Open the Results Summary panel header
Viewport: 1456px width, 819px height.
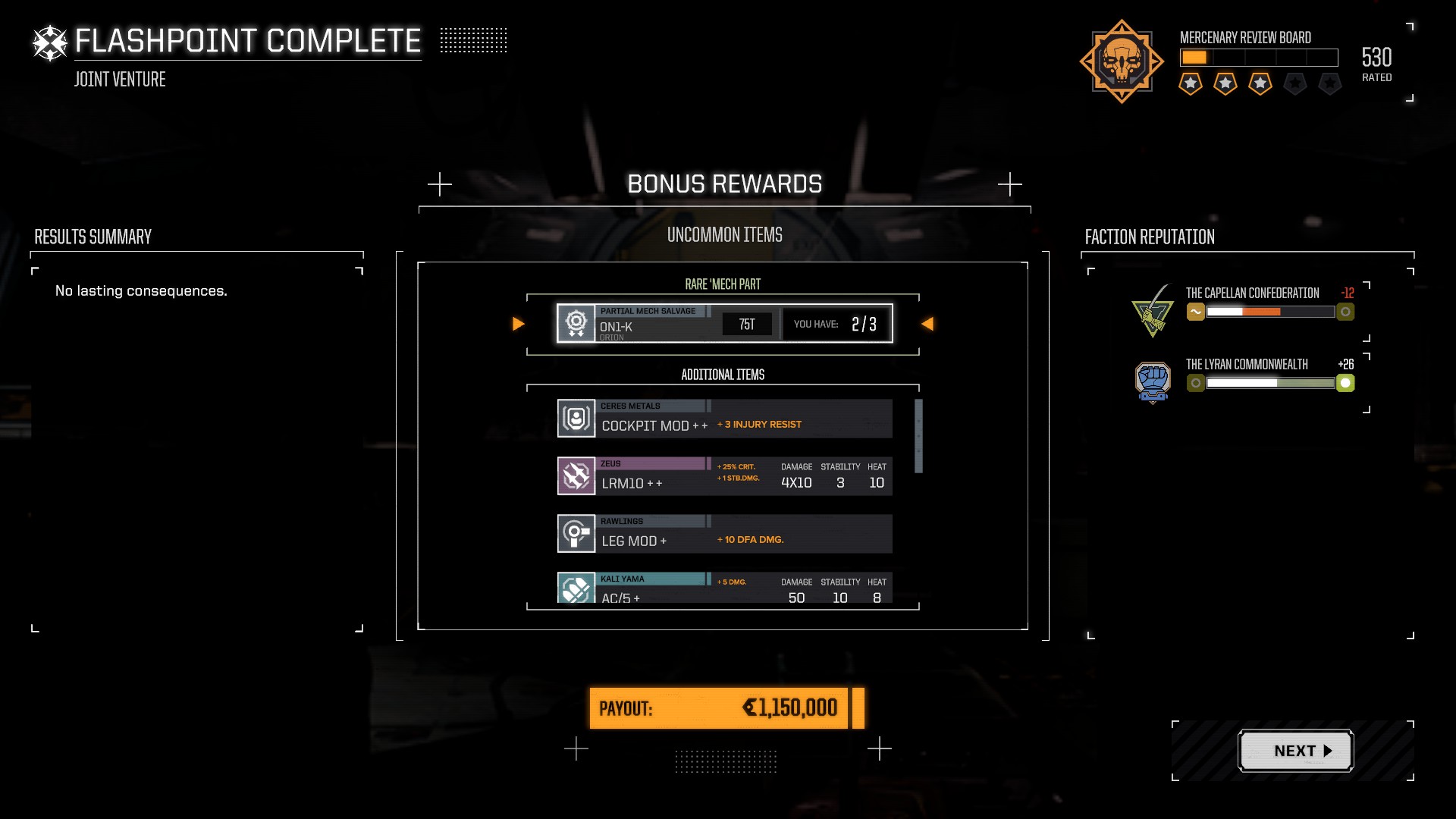[91, 237]
